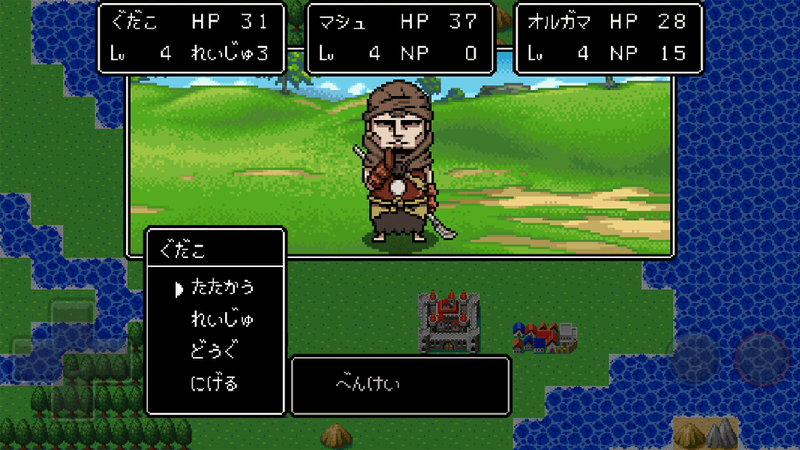This screenshot has width=800, height=450.
Task: Tap the red-outlined round virtual button
Action: (x=762, y=358)
